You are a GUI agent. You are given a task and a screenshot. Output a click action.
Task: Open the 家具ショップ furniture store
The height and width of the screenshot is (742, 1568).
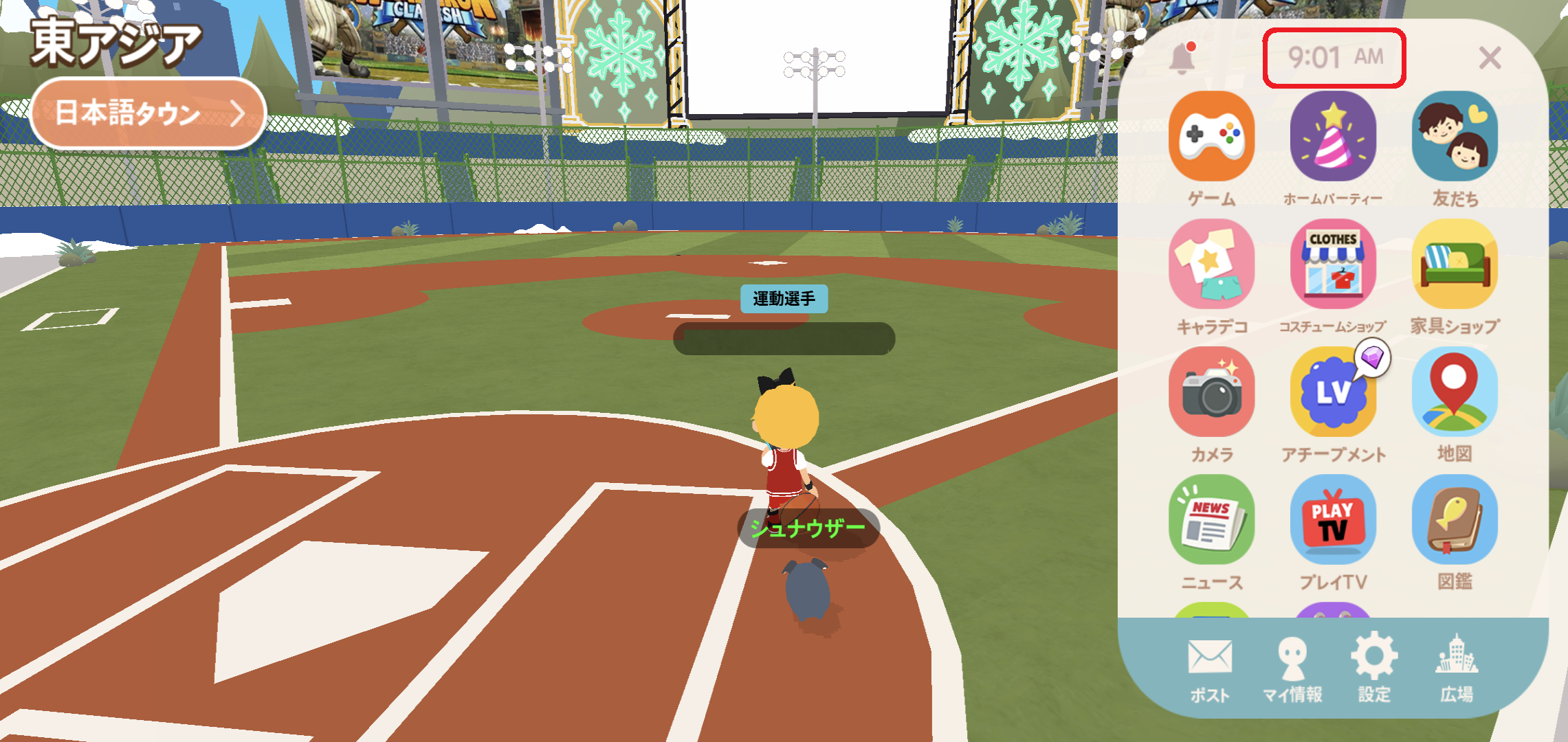point(1455,265)
